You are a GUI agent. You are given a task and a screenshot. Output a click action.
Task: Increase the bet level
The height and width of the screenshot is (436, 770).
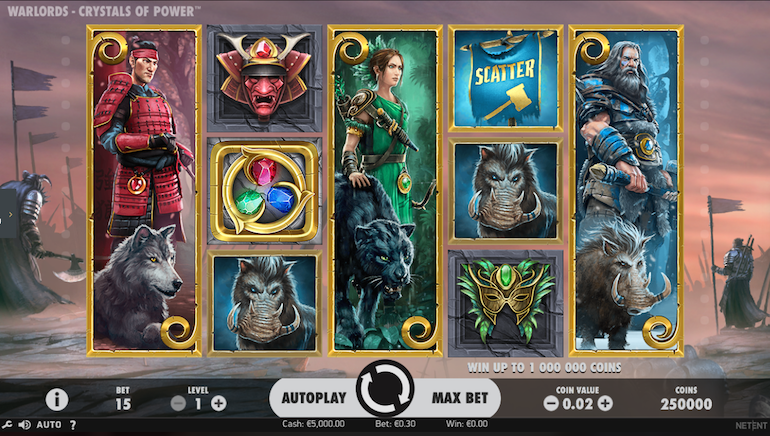[219, 403]
